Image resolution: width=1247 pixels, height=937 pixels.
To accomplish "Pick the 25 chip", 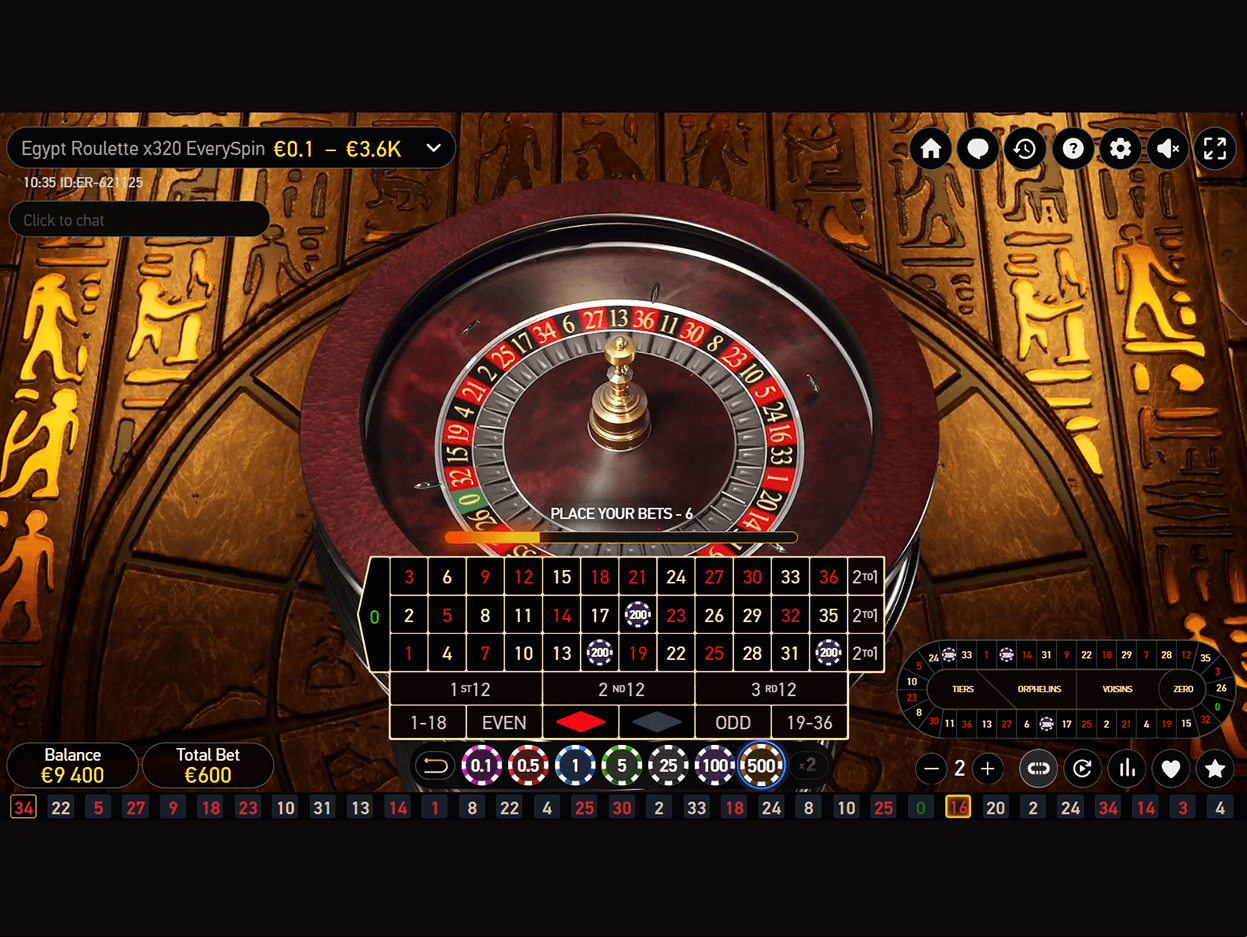I will tap(668, 766).
